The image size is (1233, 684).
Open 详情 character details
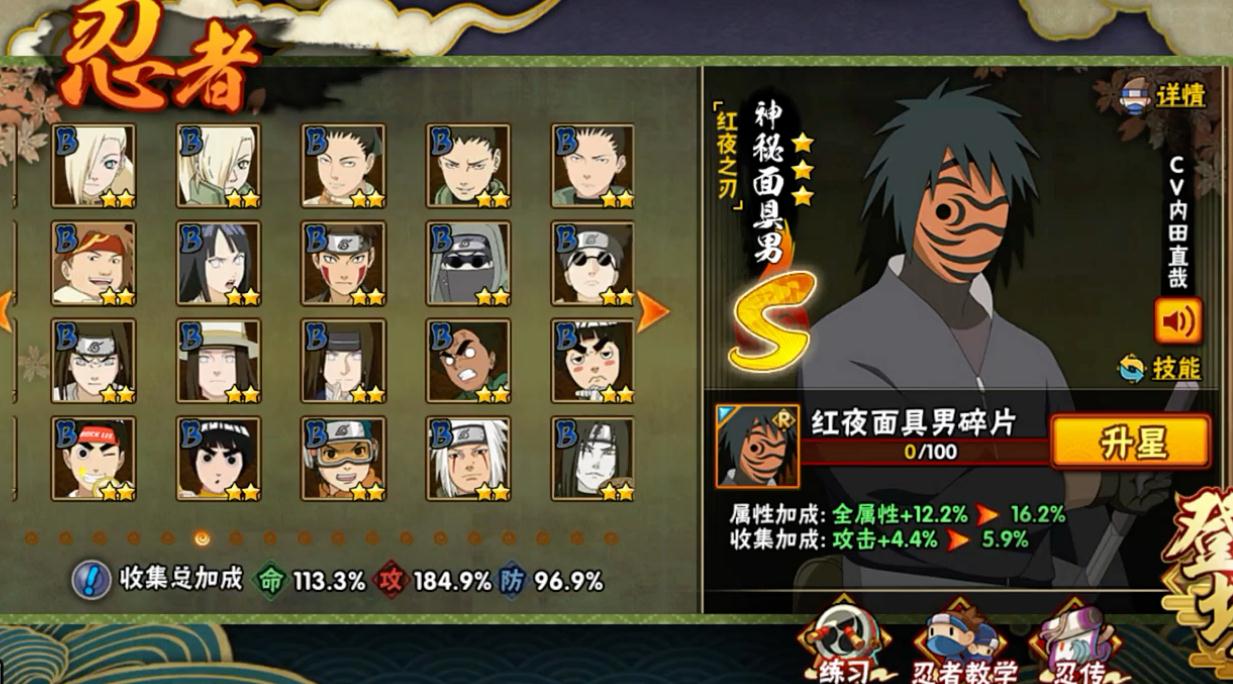(x=1163, y=96)
